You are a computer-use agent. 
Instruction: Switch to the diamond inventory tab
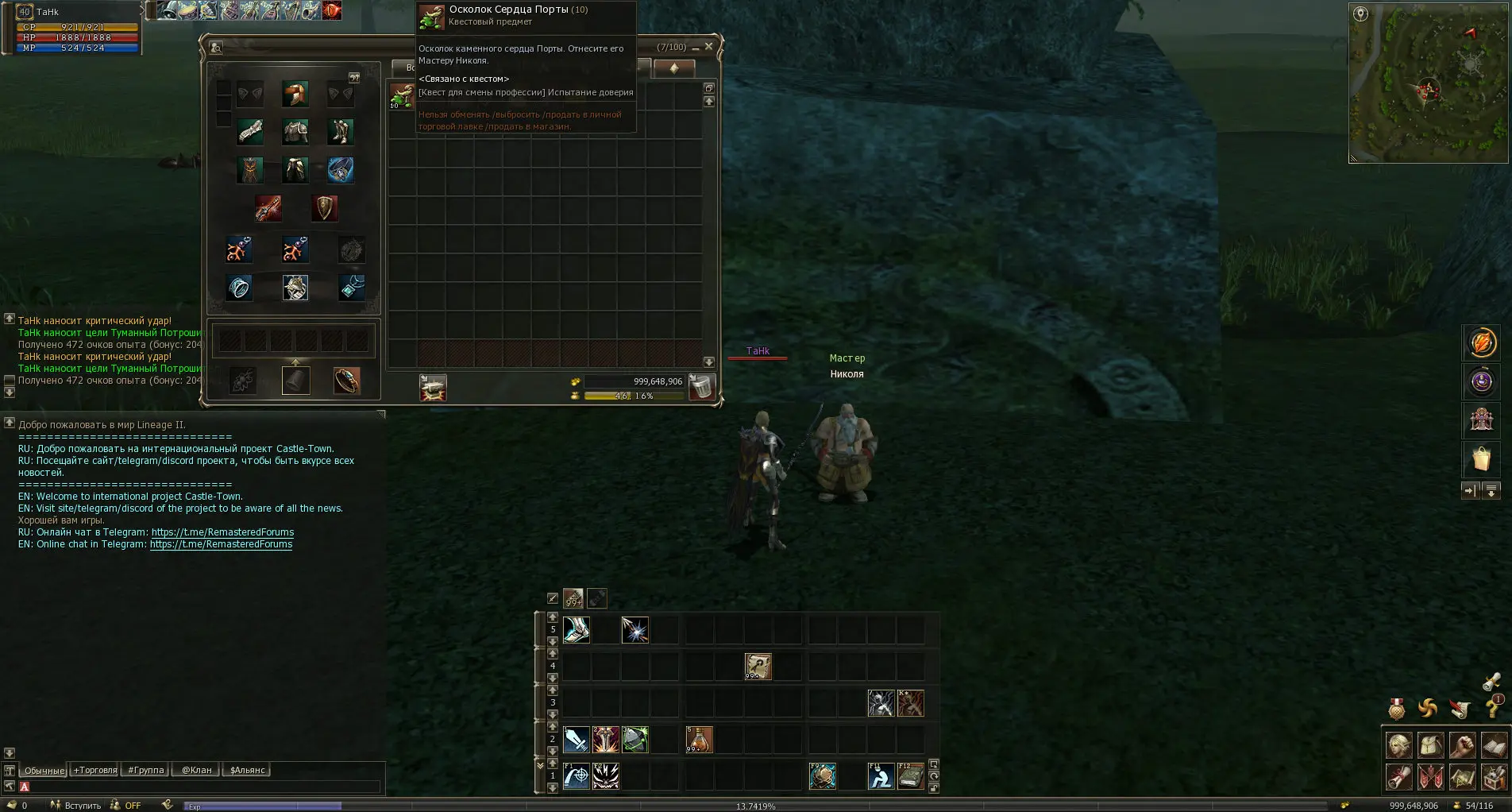tap(673, 68)
